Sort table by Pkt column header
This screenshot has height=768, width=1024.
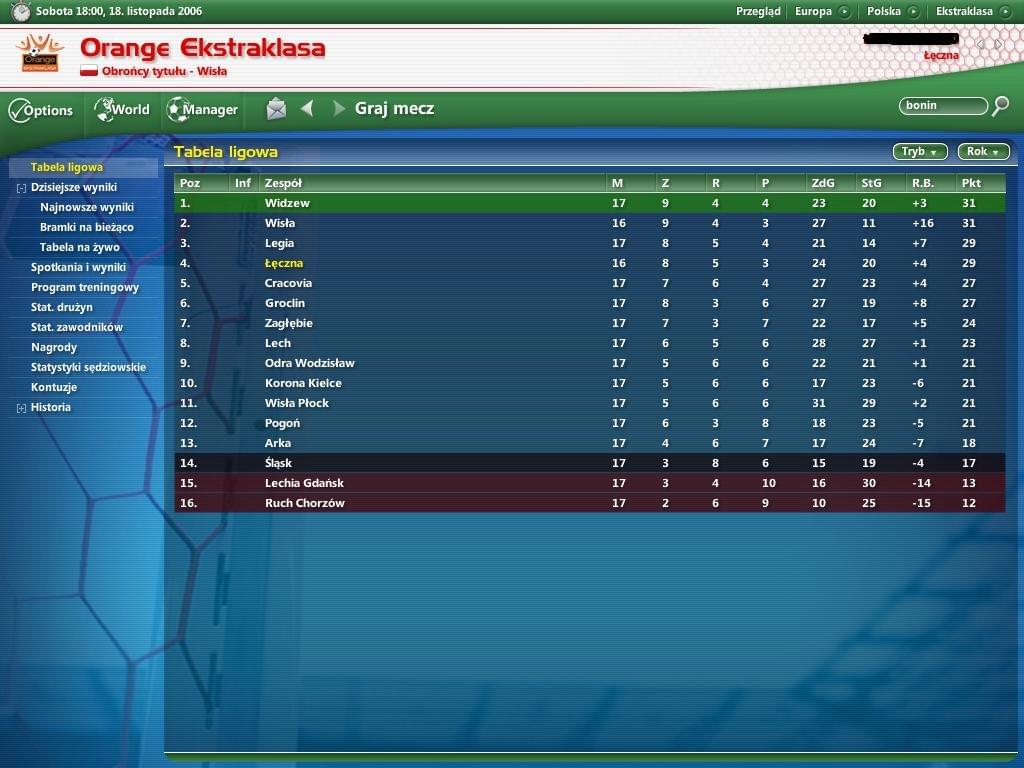[x=970, y=183]
